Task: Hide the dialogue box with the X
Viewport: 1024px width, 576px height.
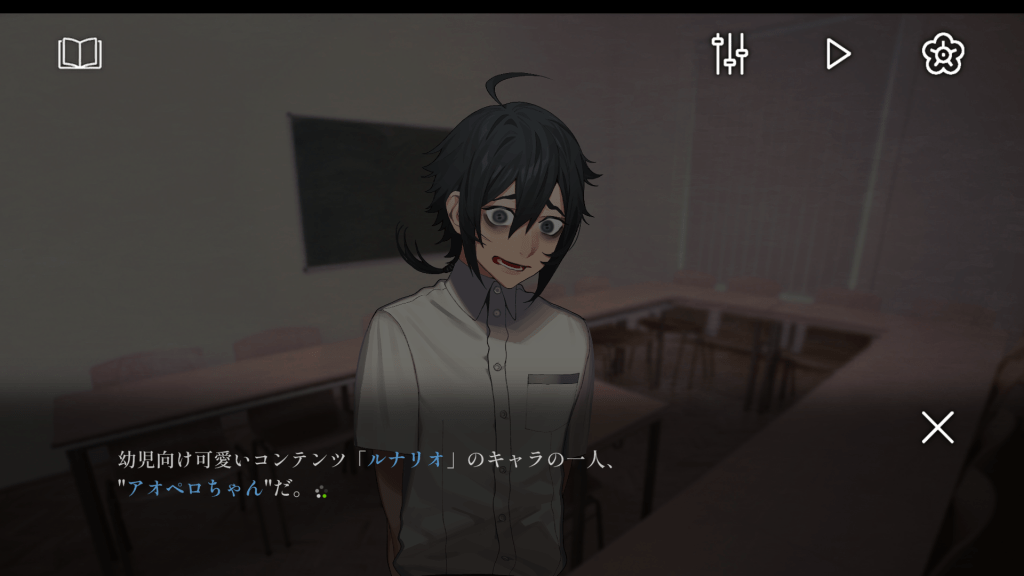Action: pos(937,427)
